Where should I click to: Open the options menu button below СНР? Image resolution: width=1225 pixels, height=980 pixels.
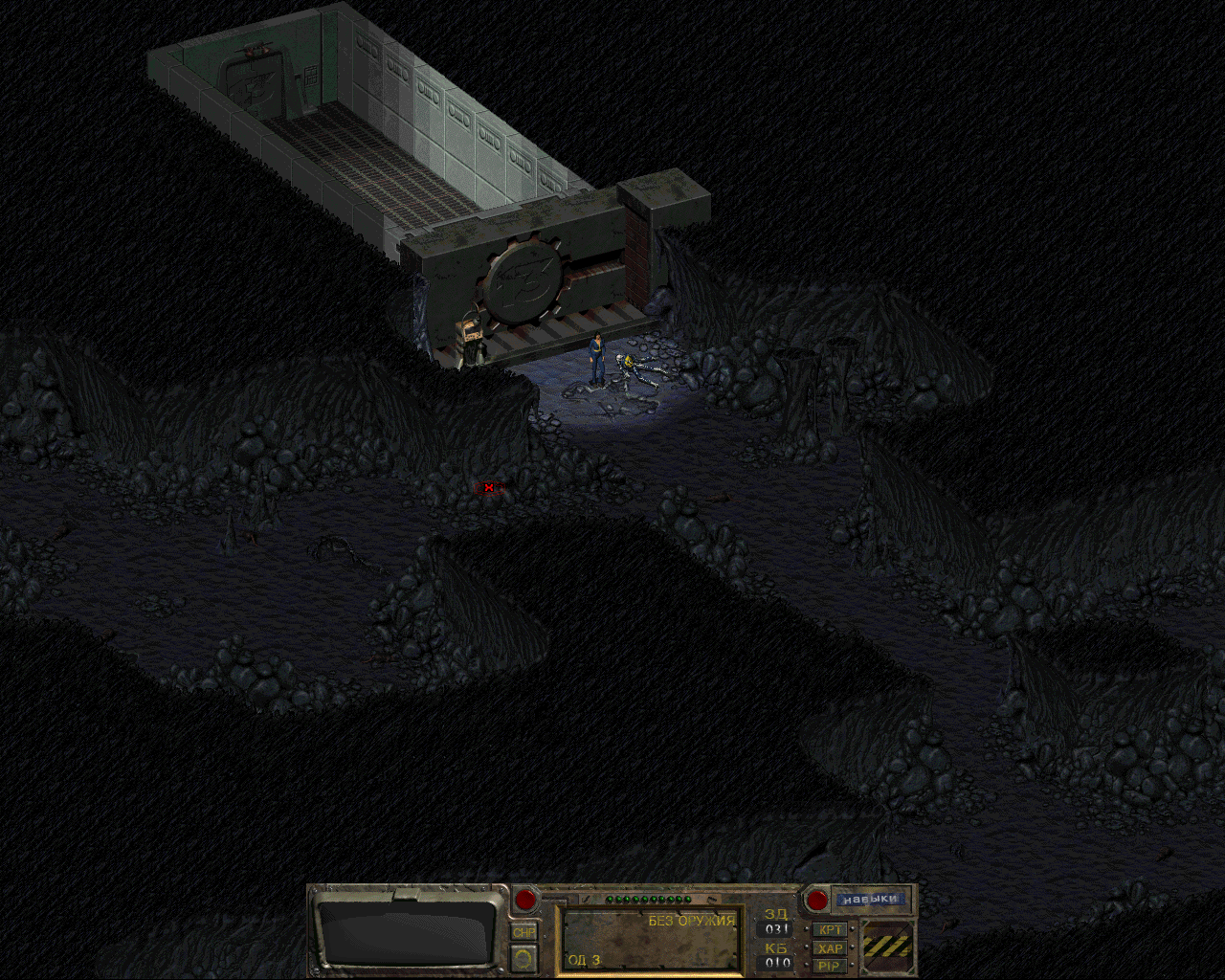[524, 956]
